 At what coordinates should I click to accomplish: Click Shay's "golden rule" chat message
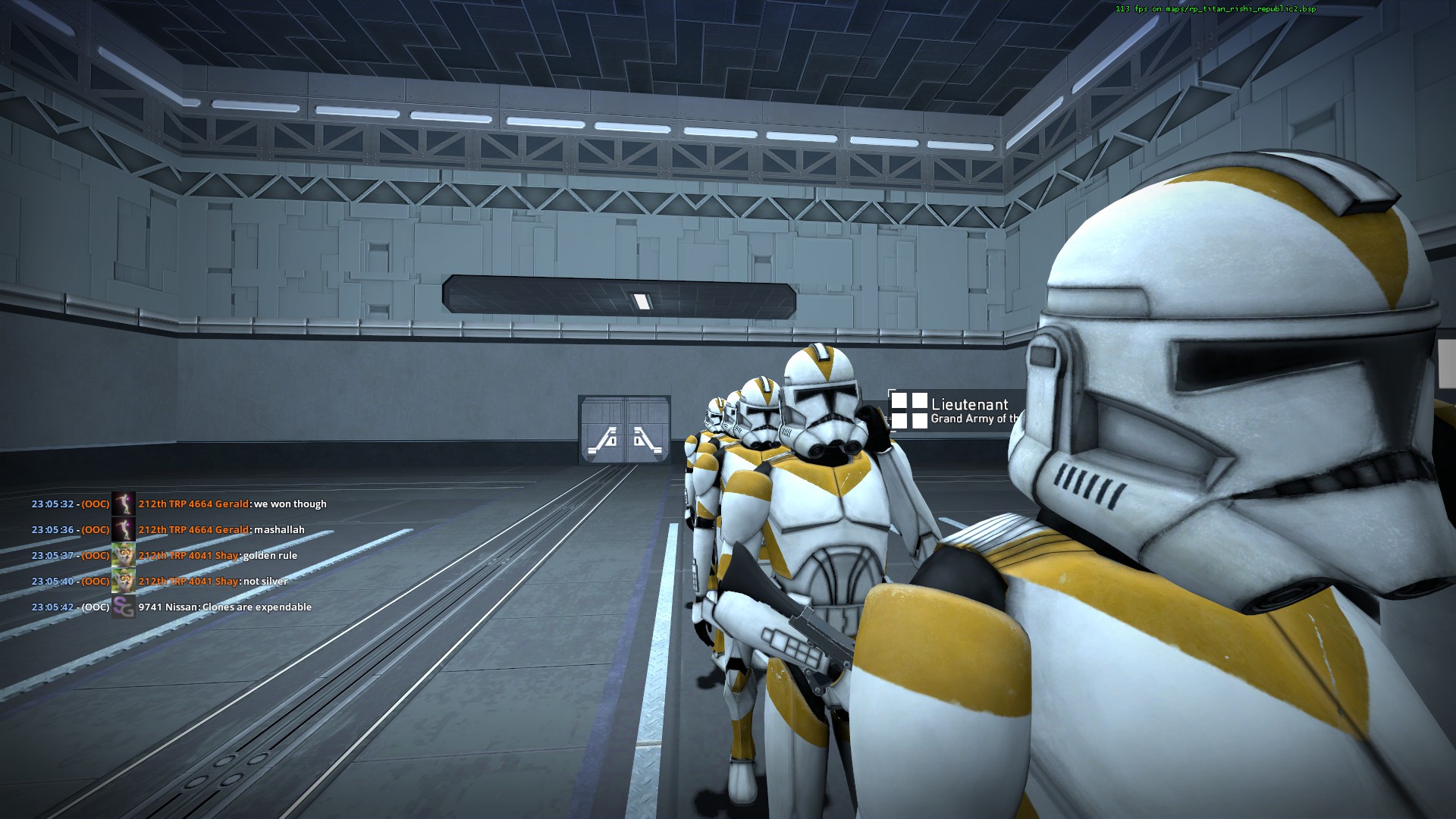pos(270,556)
